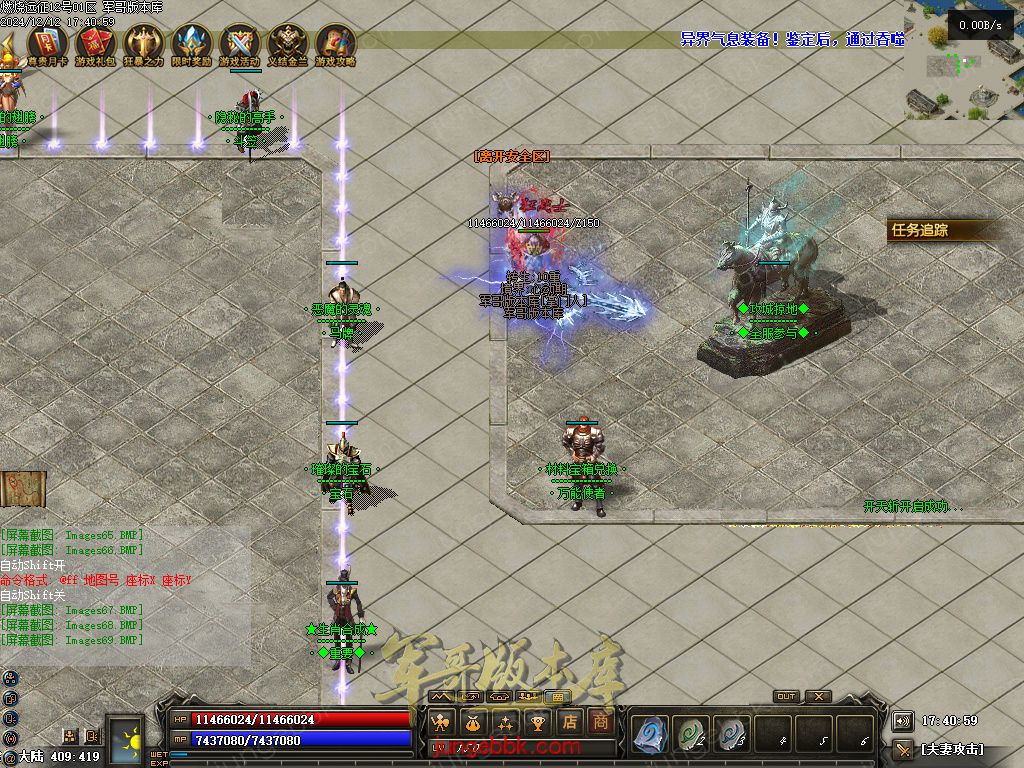Open the 游戏攻略 game guide icon

click(x=335, y=43)
